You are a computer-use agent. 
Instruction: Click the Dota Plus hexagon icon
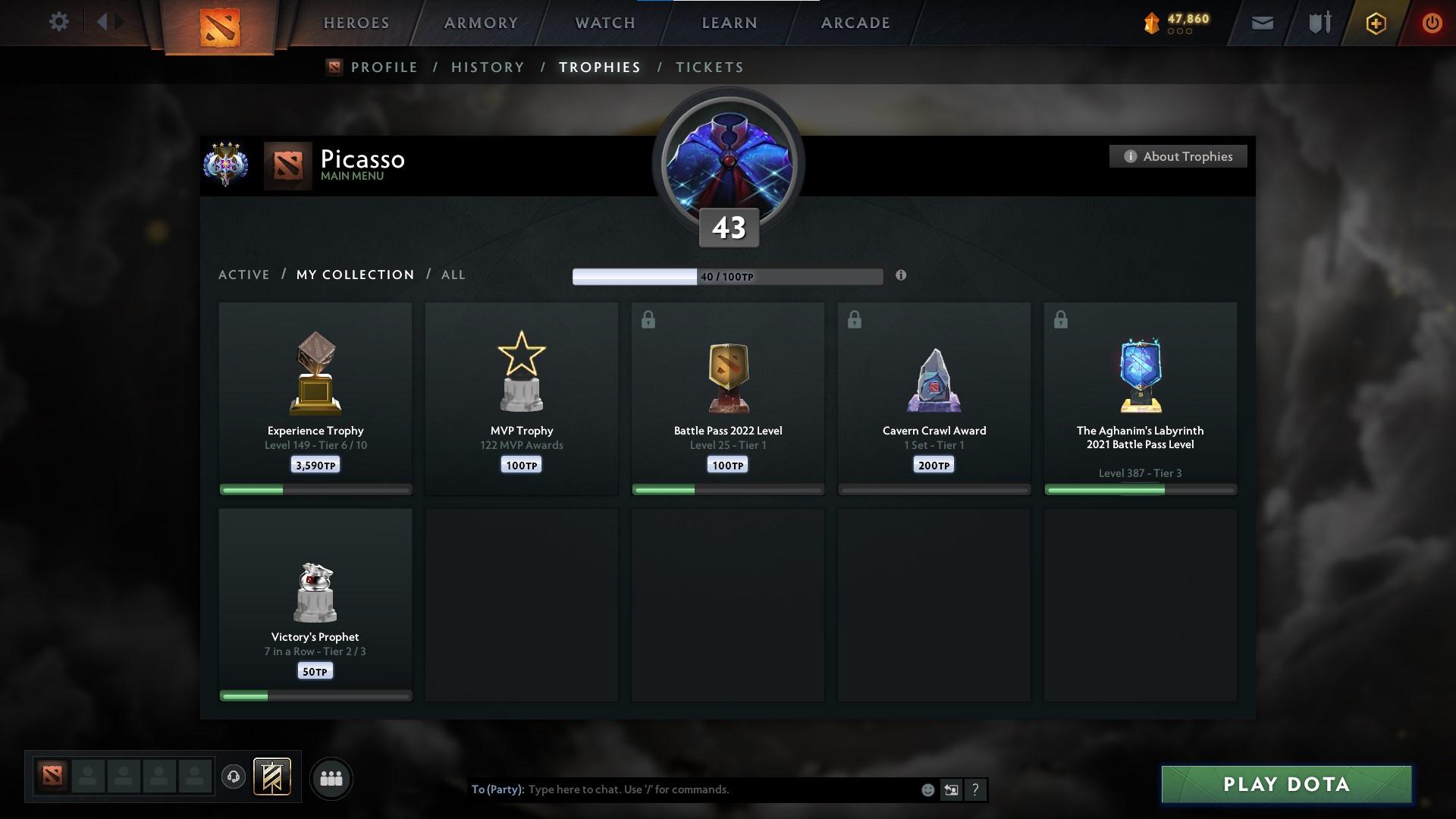[1375, 24]
